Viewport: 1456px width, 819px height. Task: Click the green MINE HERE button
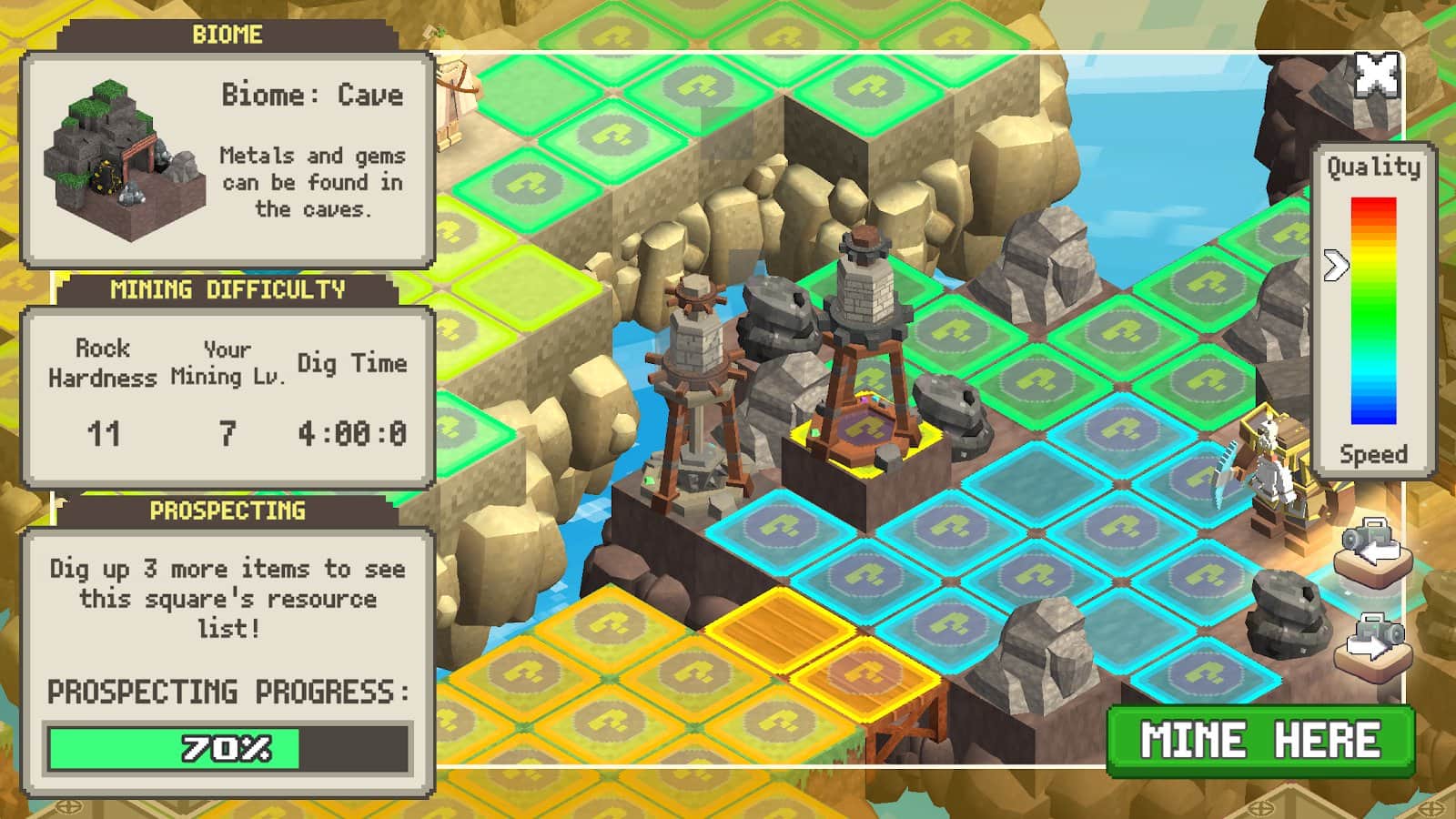(1260, 740)
